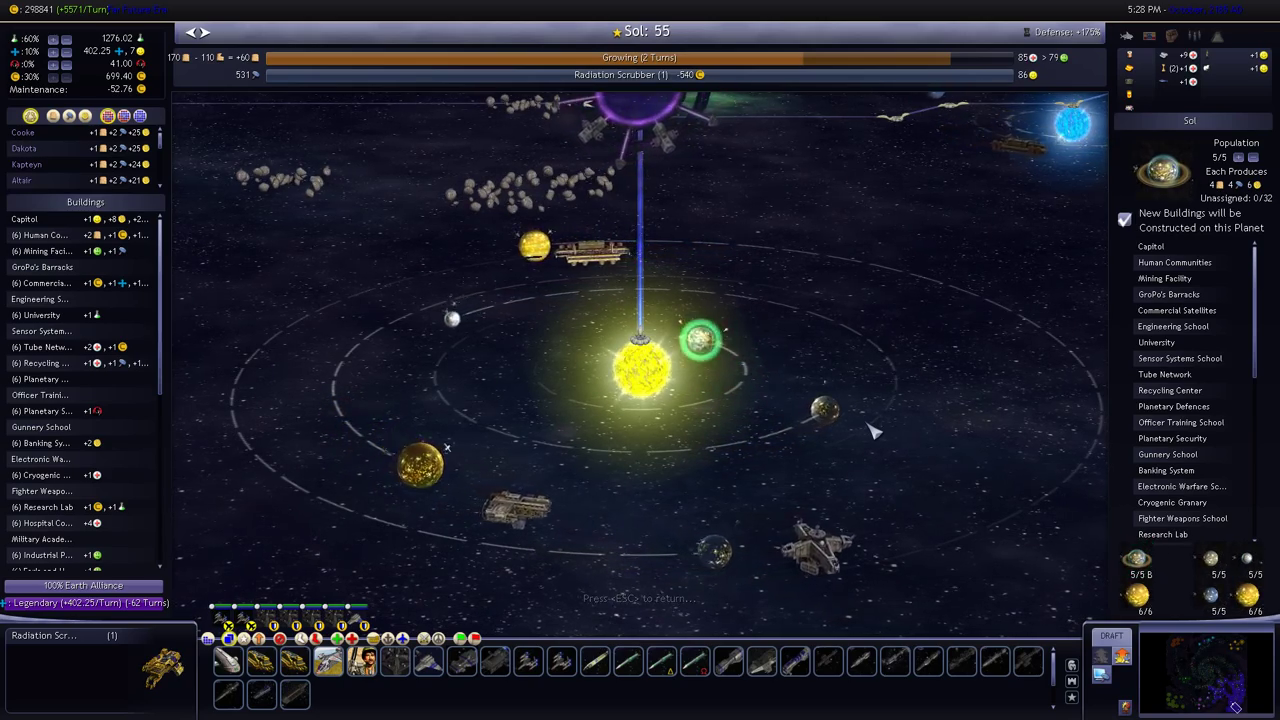Select the ringed planet thumbnail labeled 5/5 B

click(1138, 561)
